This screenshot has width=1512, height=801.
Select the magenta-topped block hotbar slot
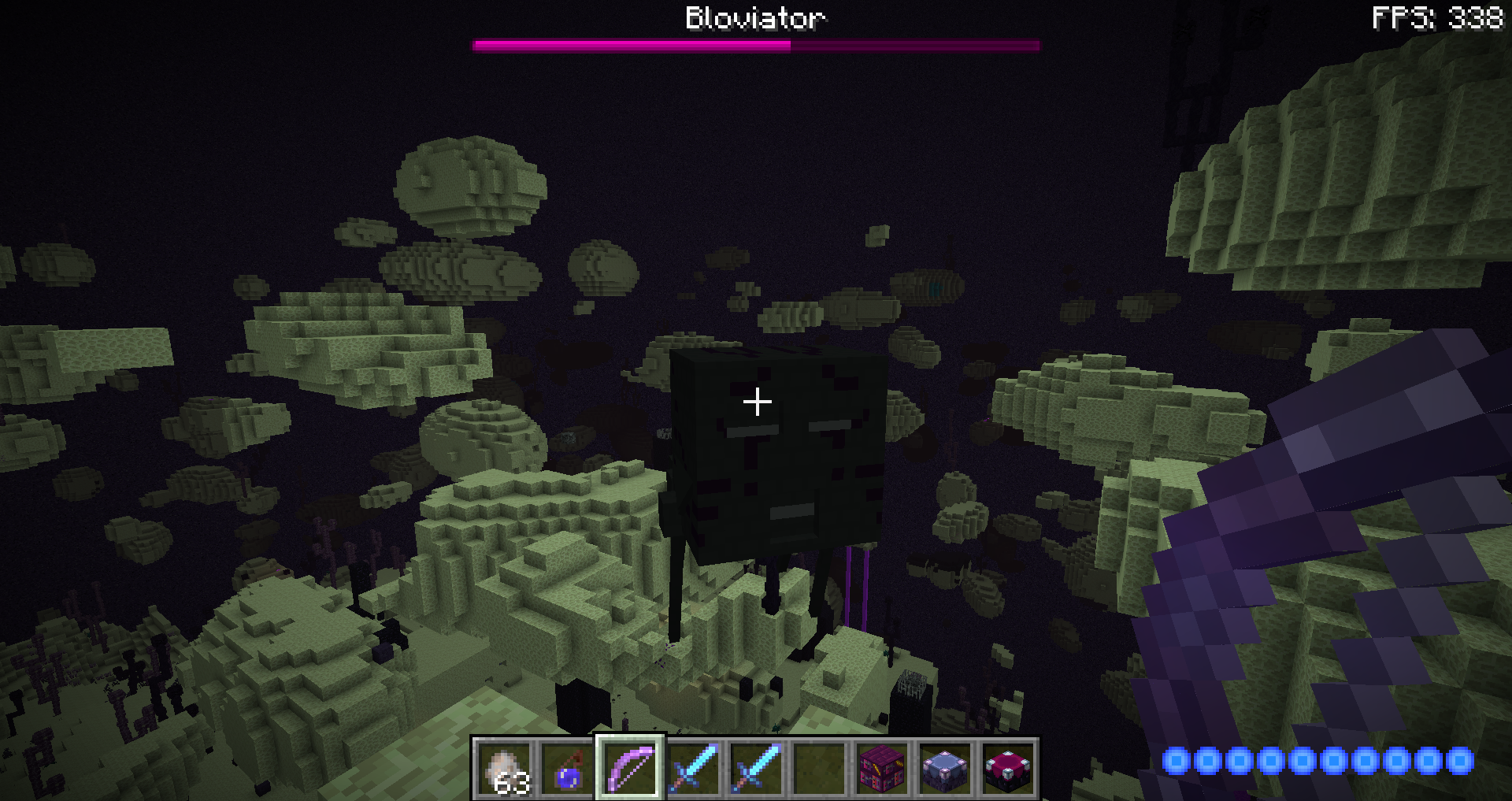[x=1008, y=768]
